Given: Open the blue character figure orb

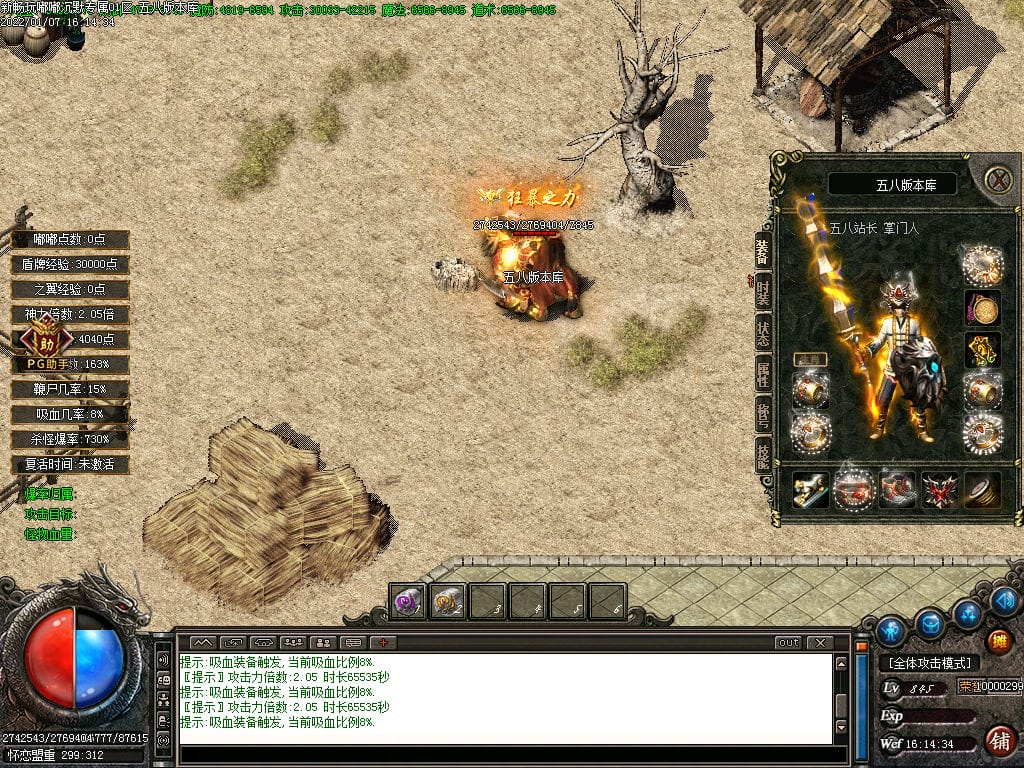Looking at the screenshot, I should 890,631.
